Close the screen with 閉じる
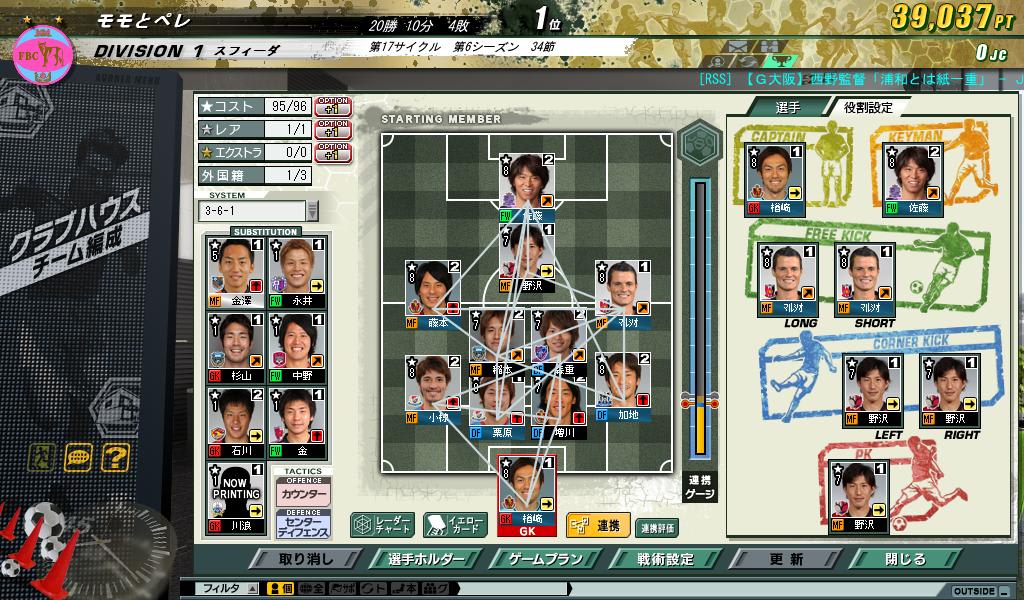 click(905, 559)
